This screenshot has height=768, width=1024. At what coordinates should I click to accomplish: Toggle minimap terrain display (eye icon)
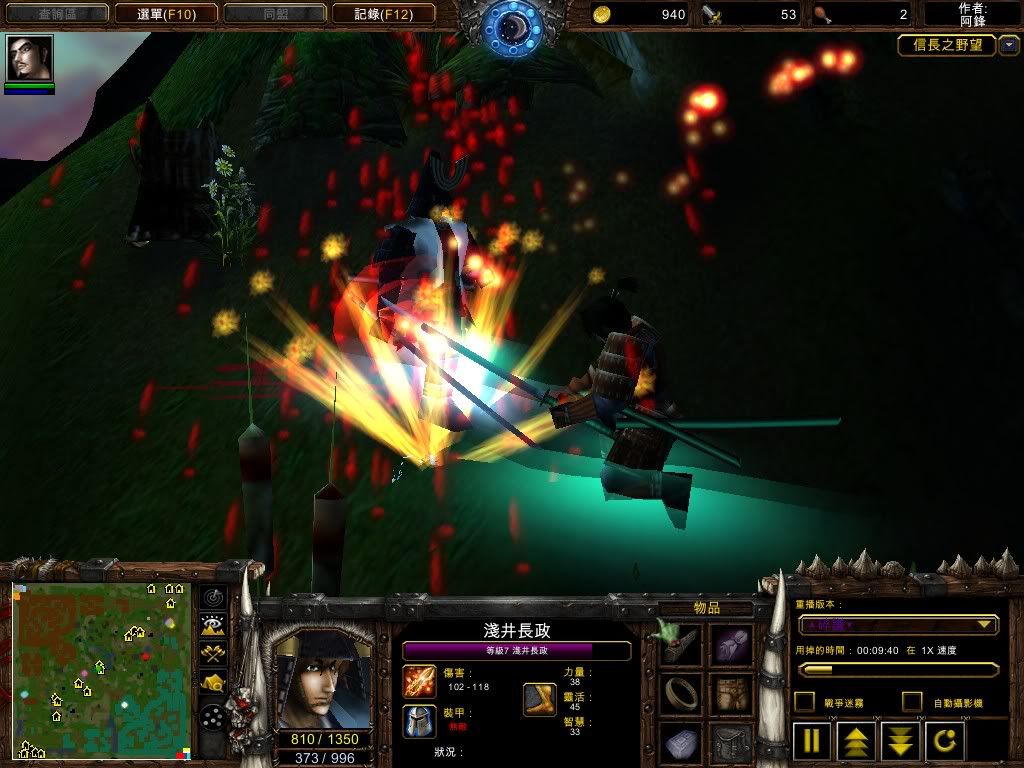[213, 626]
